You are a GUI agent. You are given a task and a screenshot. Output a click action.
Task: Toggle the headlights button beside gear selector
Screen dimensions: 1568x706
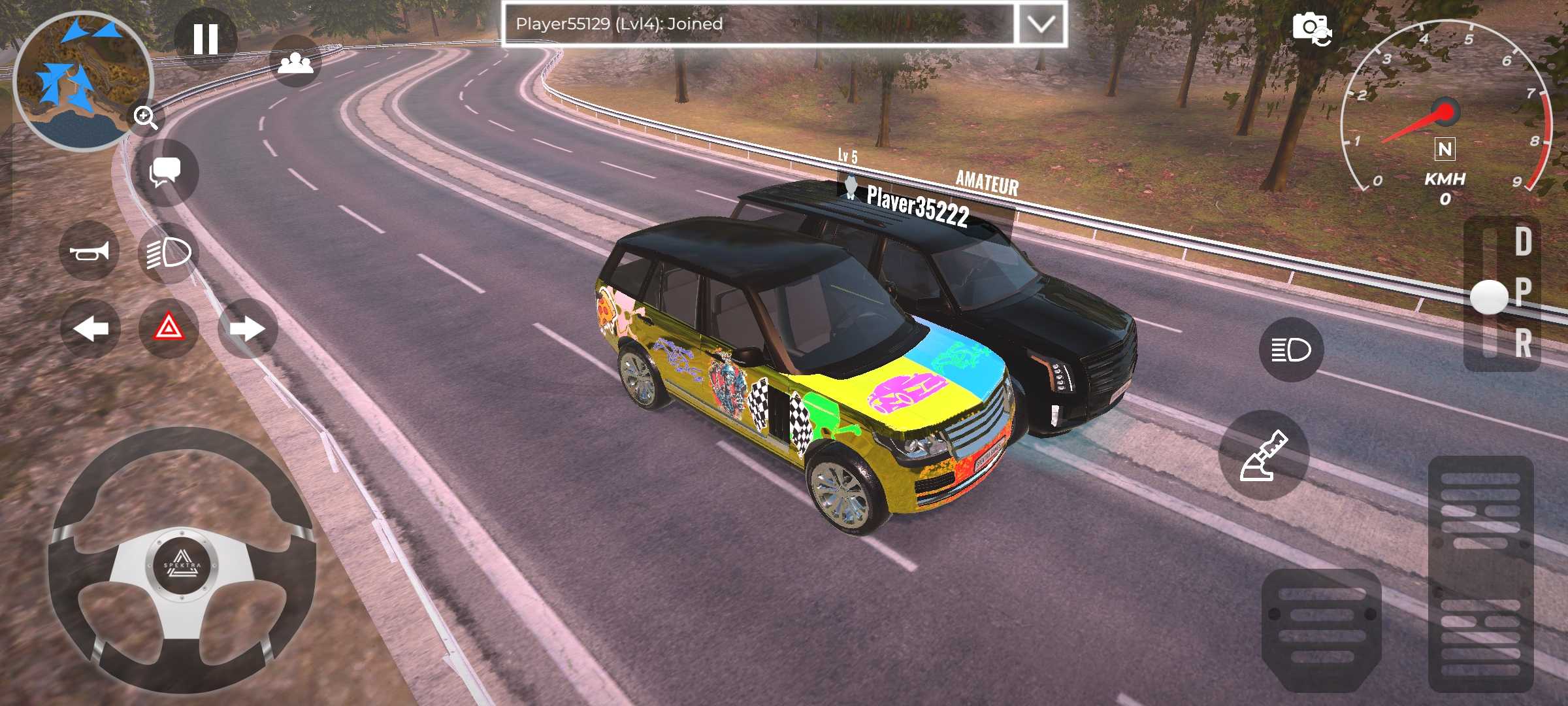1291,350
